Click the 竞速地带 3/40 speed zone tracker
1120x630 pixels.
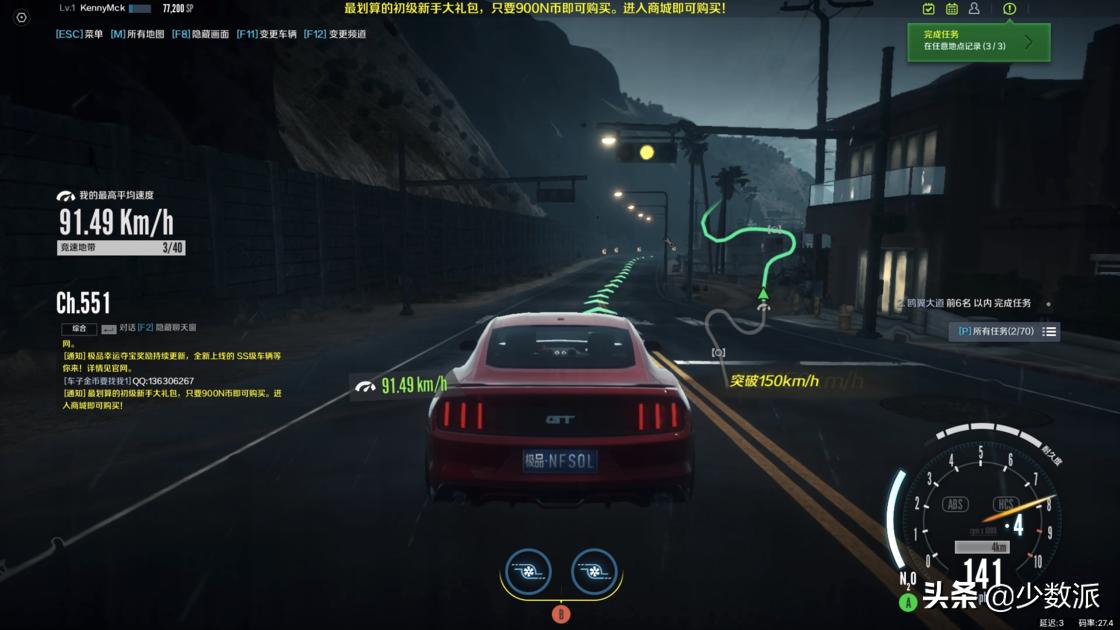point(121,248)
